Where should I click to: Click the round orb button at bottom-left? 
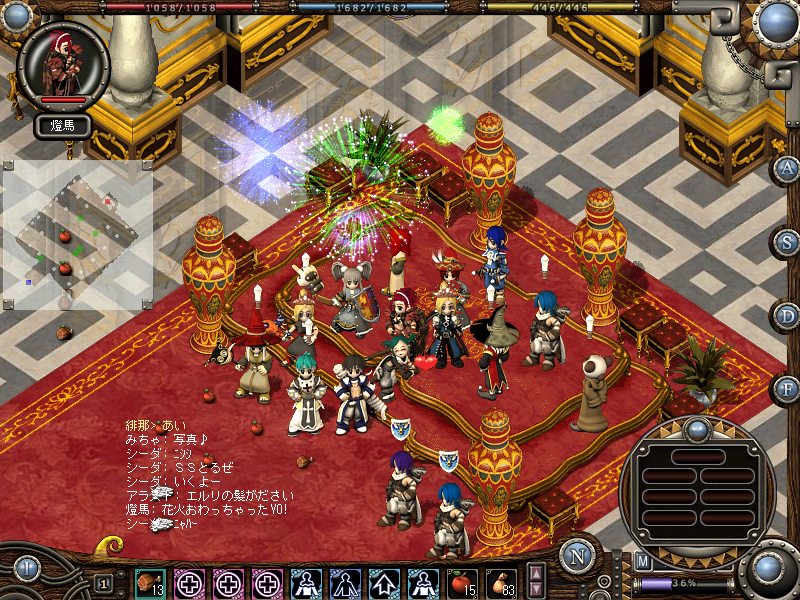coord(26,570)
